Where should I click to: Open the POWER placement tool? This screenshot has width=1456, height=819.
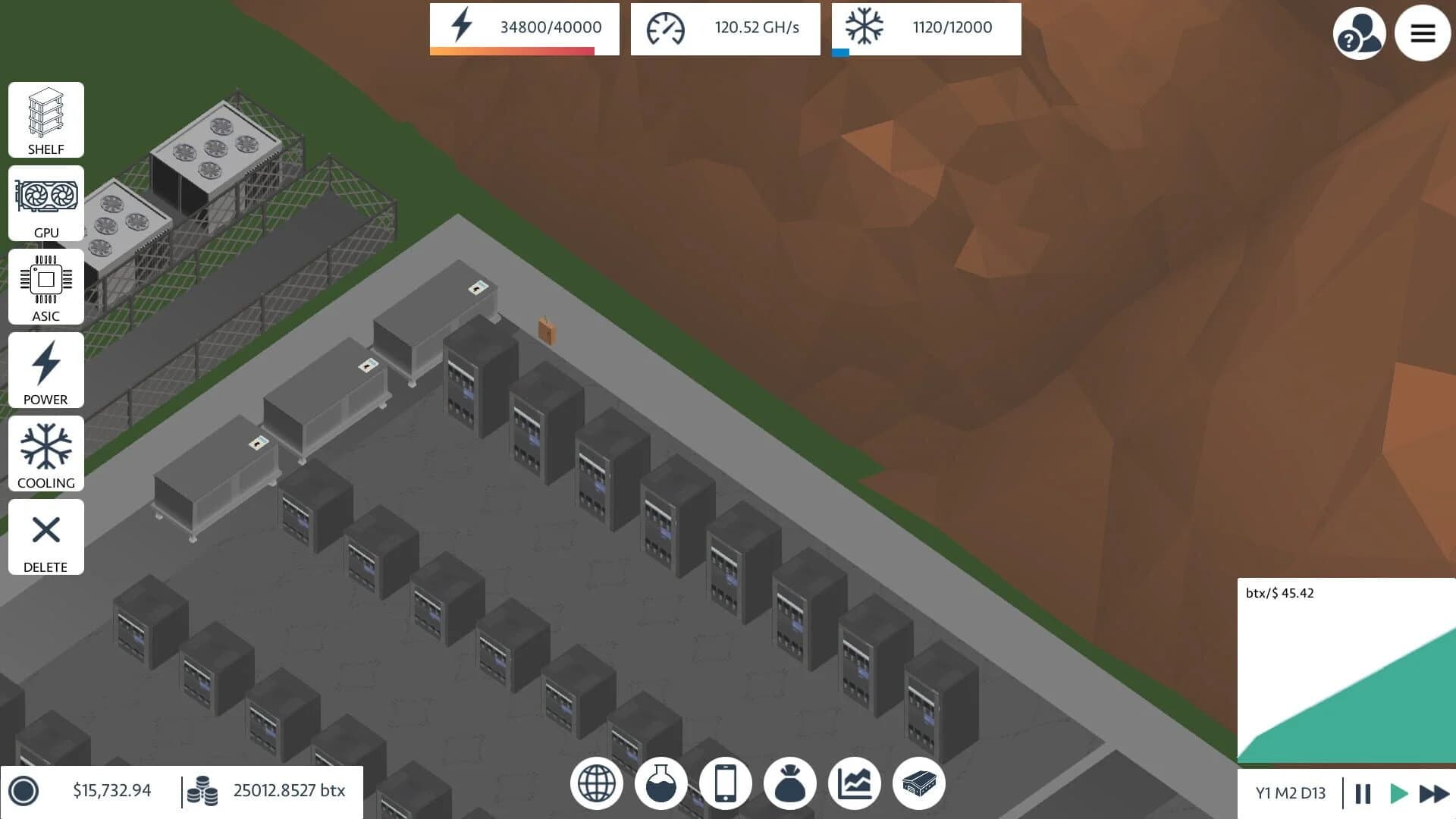[x=45, y=370]
